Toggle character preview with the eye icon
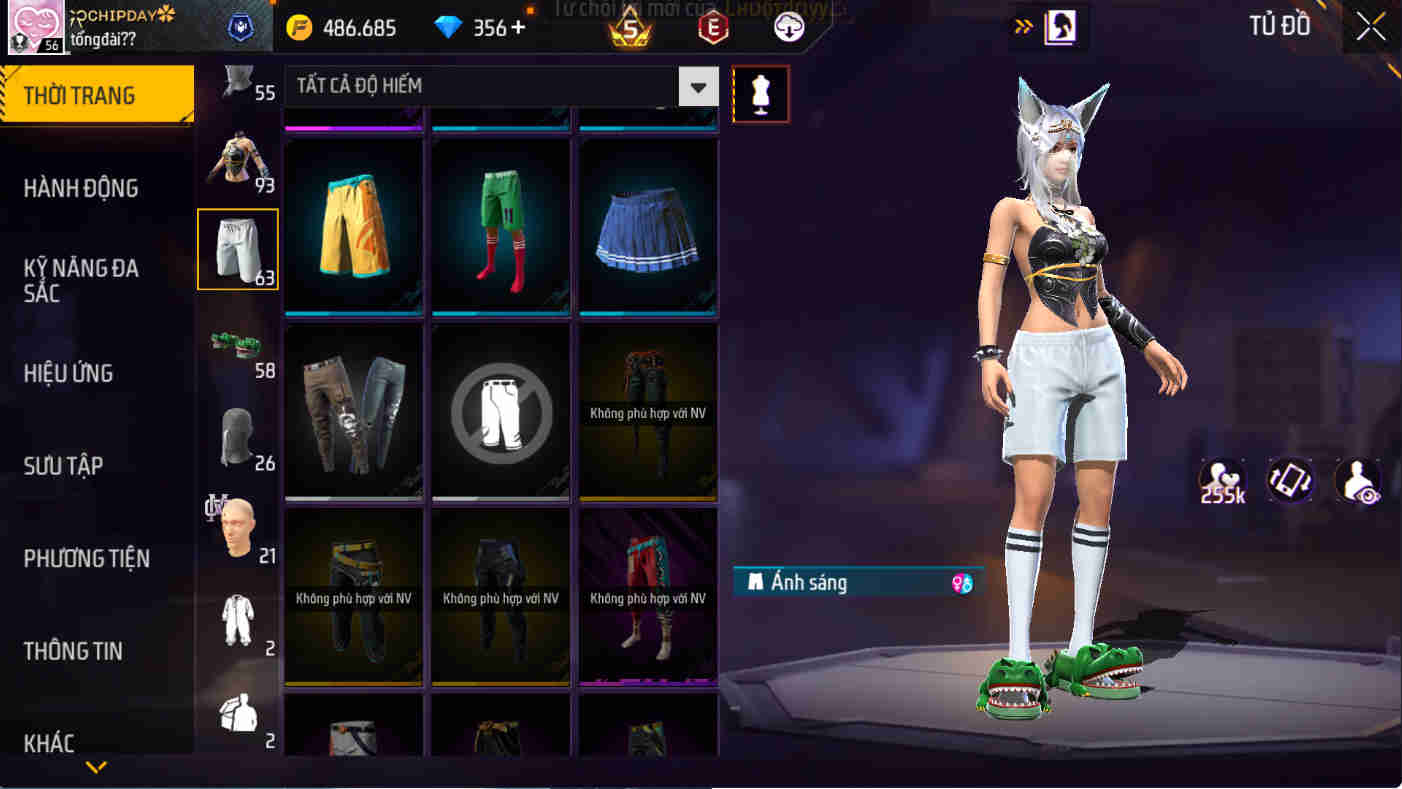The width and height of the screenshot is (1402, 789). (1357, 481)
